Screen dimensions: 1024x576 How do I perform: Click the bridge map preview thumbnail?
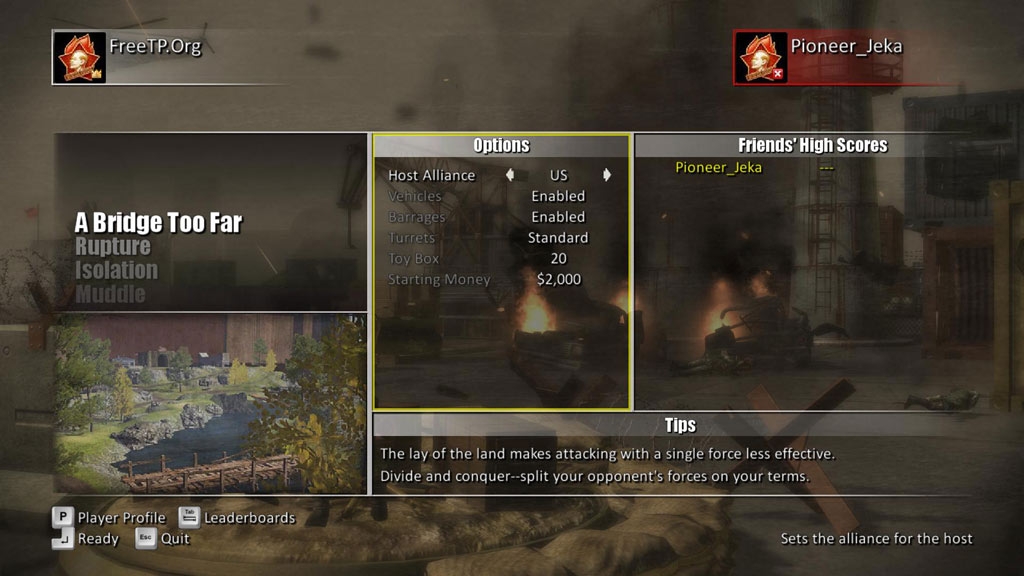point(210,403)
